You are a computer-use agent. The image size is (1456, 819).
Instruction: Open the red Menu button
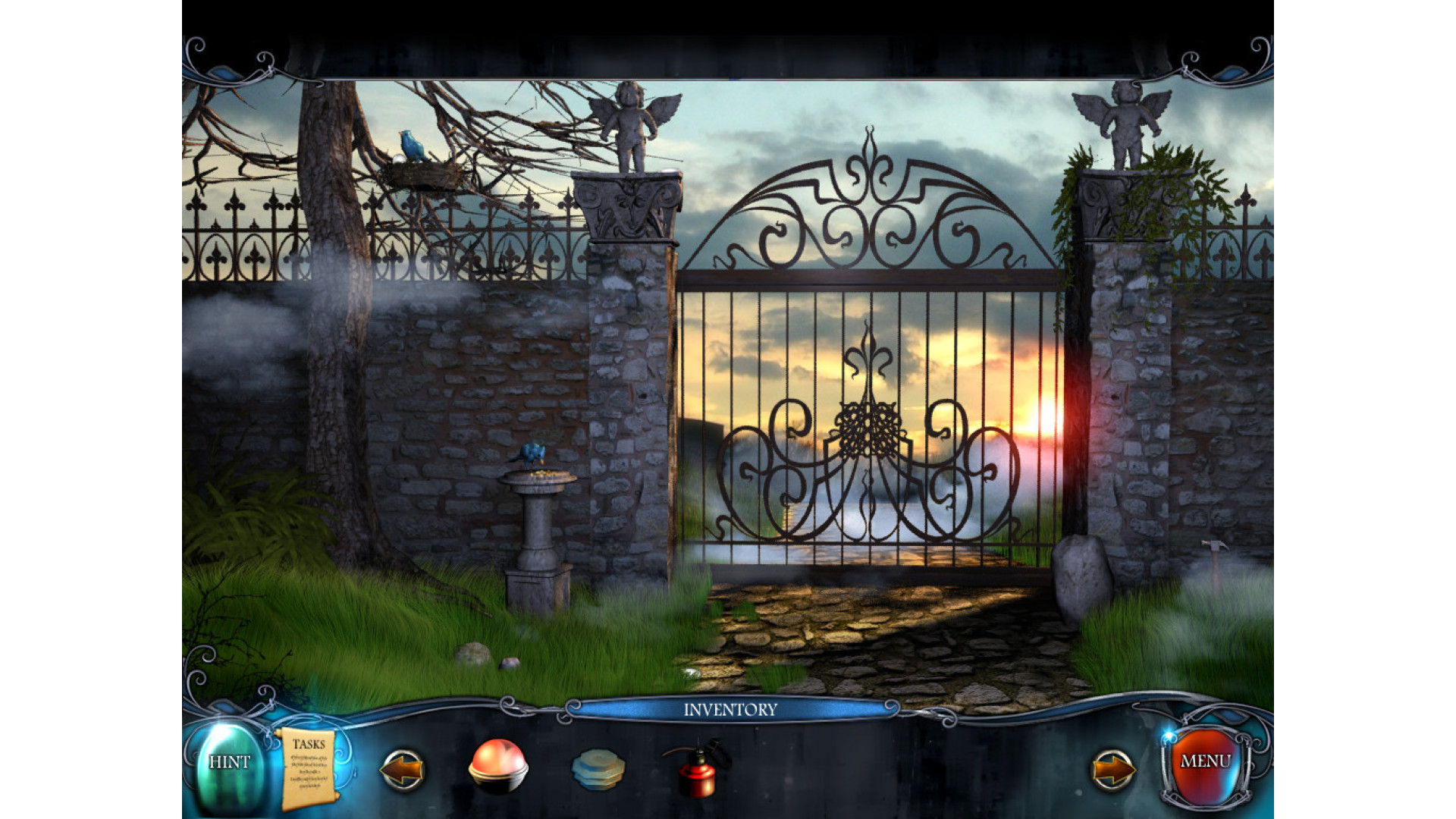[1205, 762]
